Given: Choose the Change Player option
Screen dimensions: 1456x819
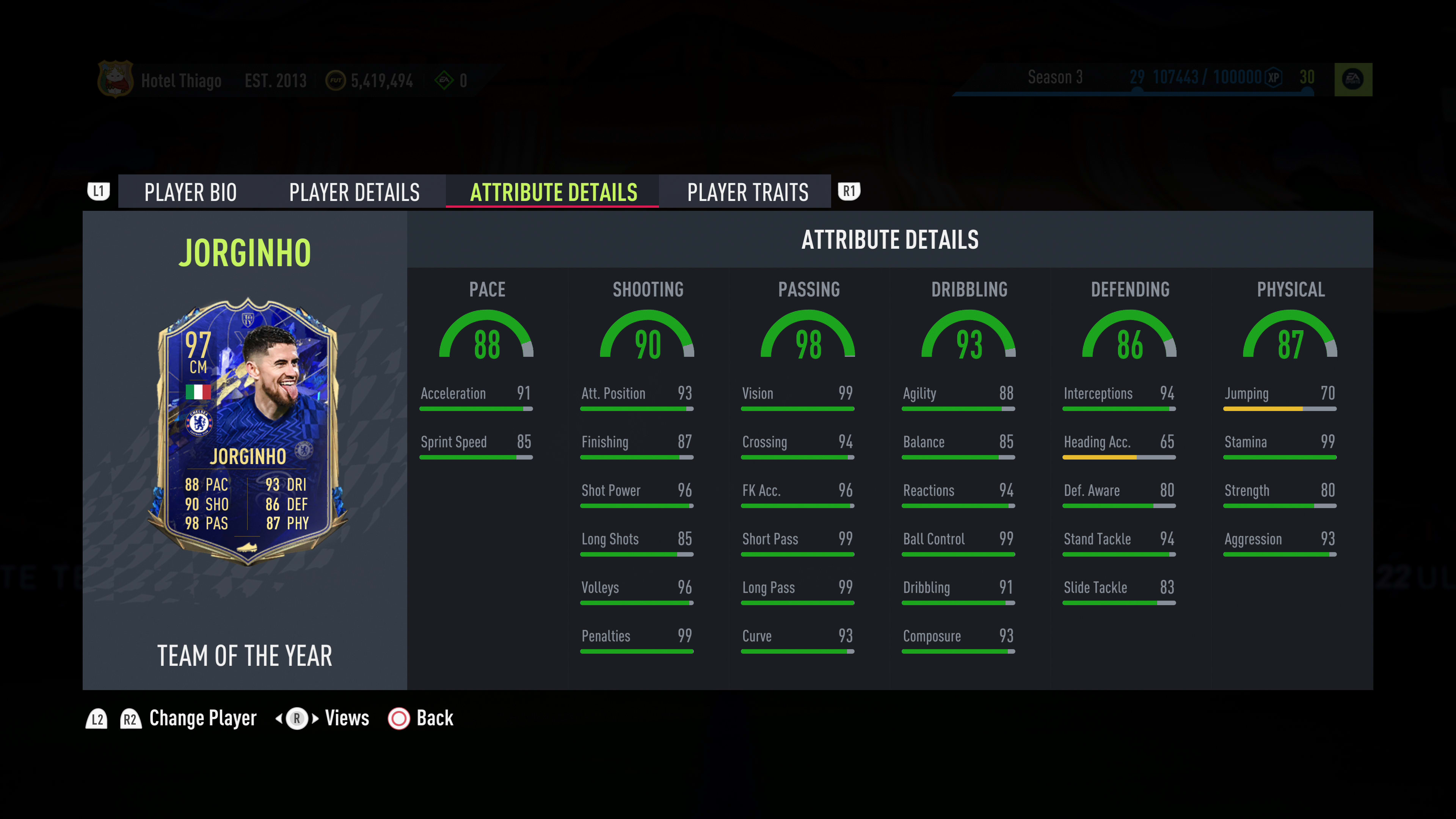Looking at the screenshot, I should 202,719.
